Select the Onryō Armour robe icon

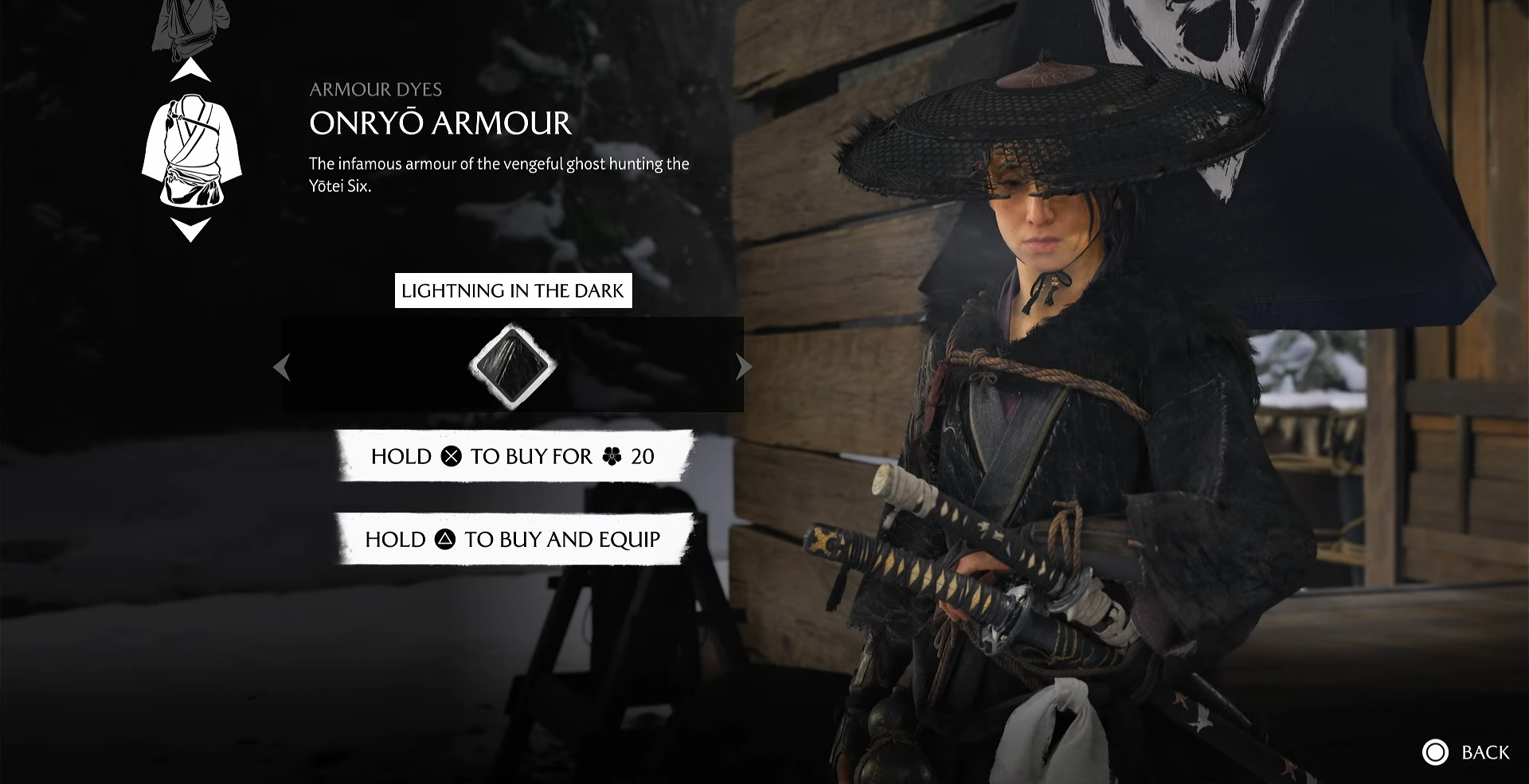point(191,150)
